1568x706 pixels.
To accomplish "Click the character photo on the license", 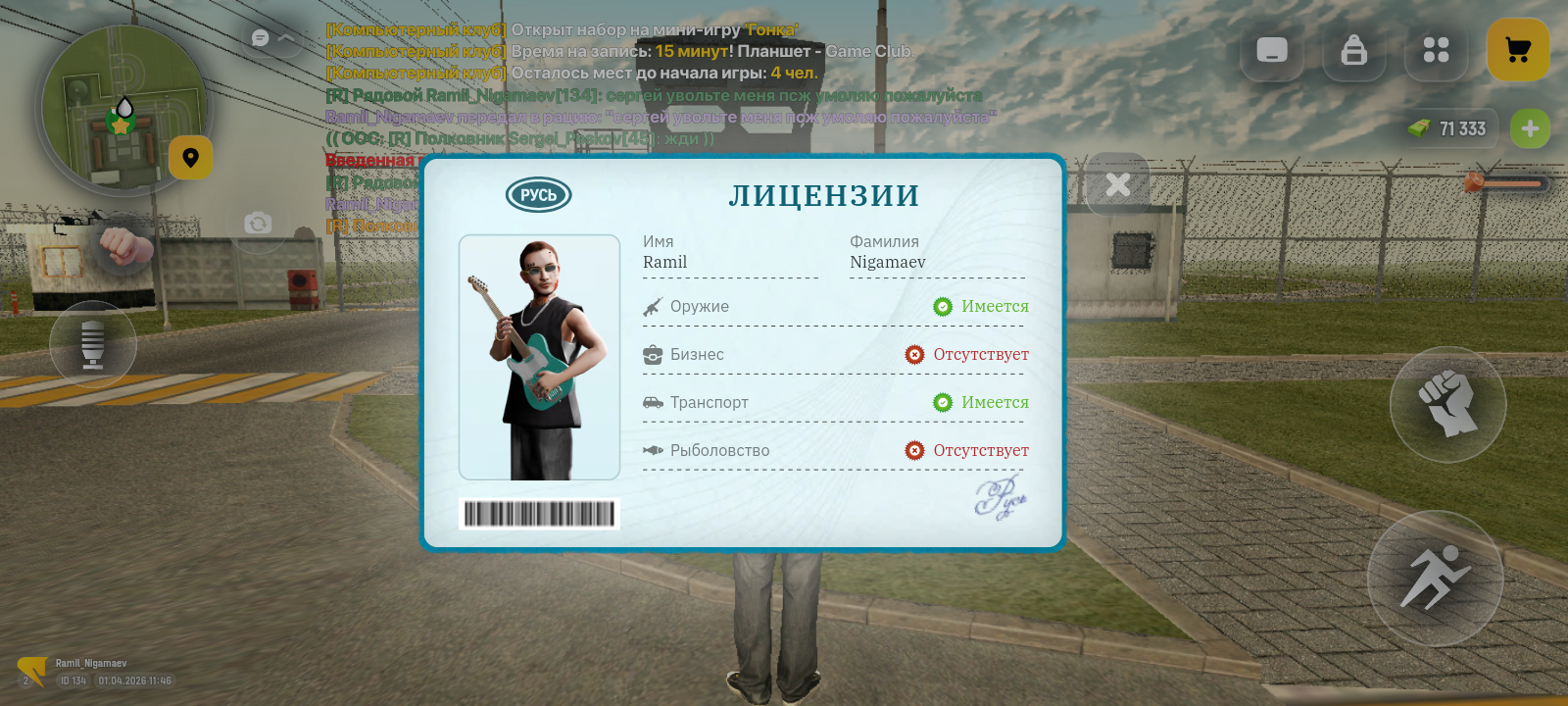I will [x=539, y=358].
